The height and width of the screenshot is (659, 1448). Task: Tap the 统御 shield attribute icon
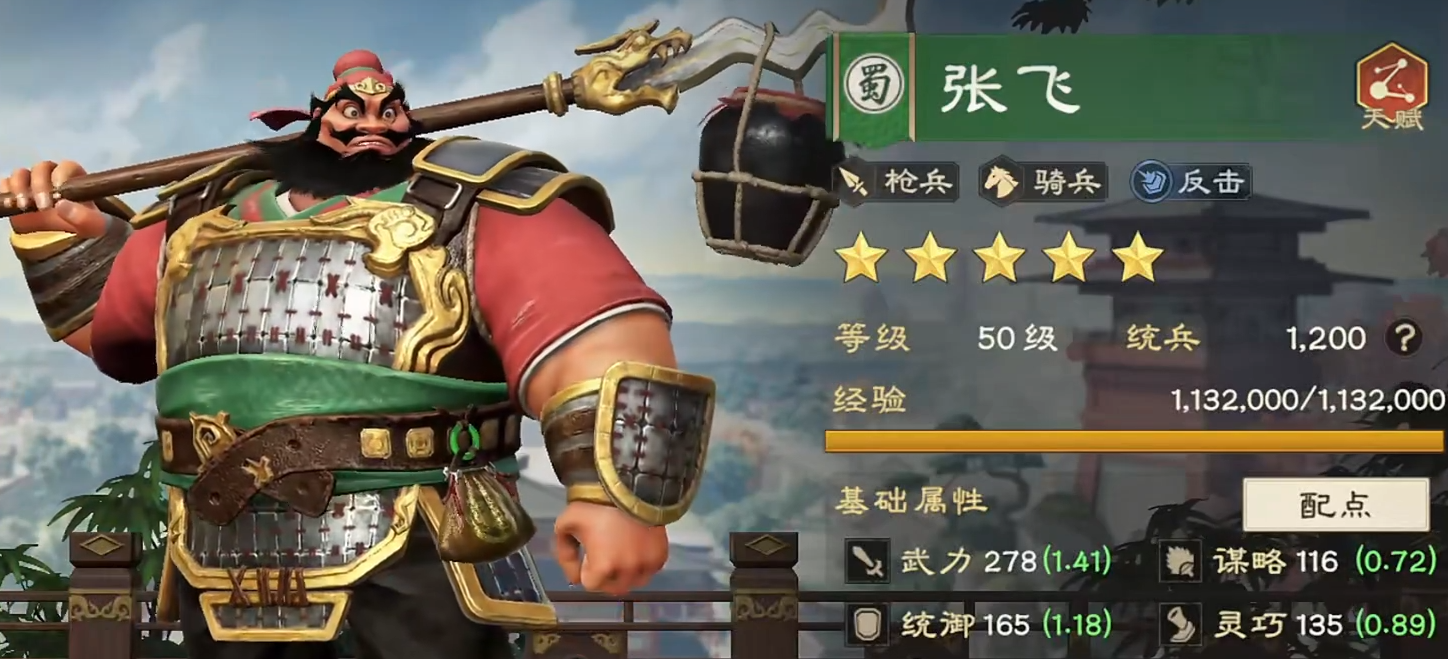pyautogui.click(x=866, y=625)
